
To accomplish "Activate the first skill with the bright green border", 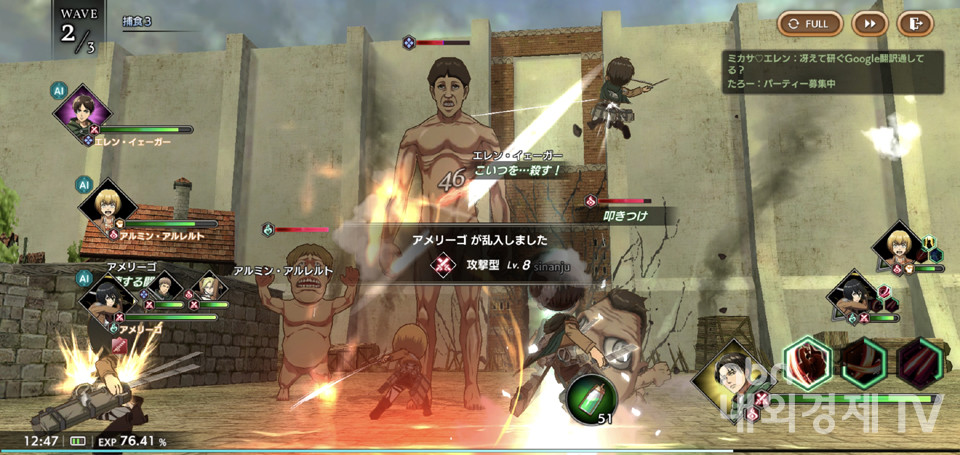I will 808,362.
